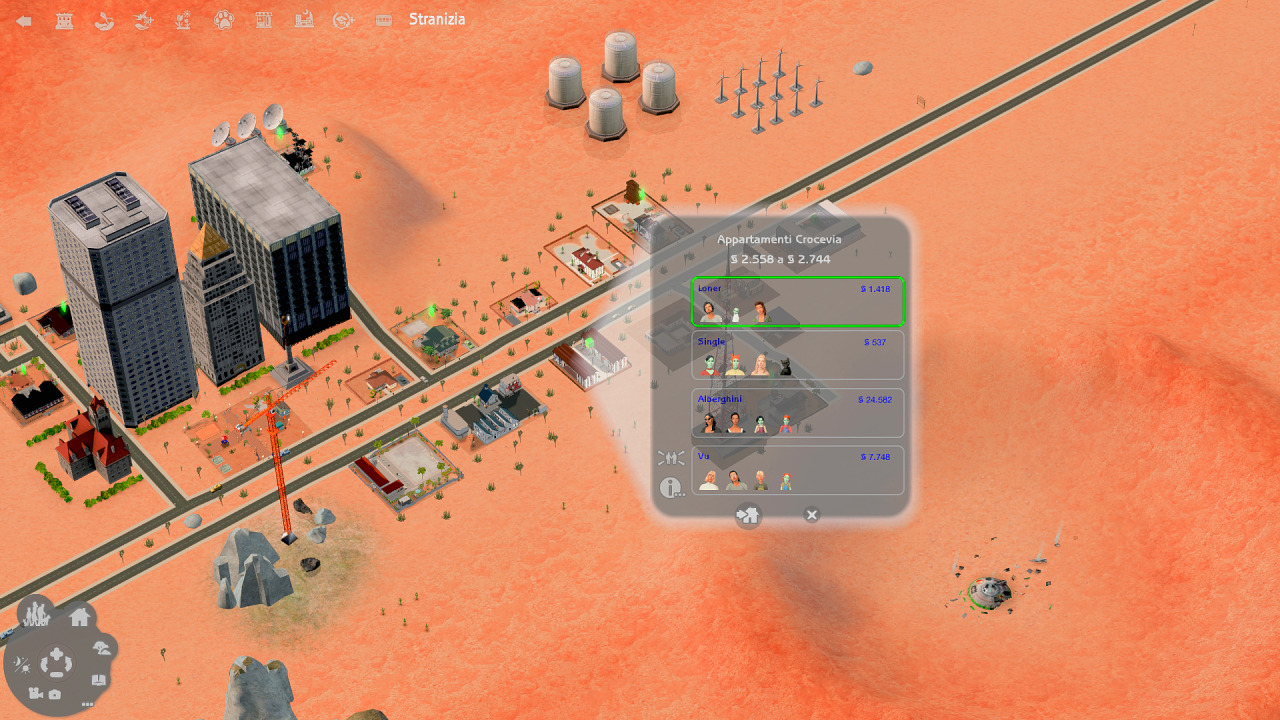Viewport: 1280px width, 720px height.
Task: Pick the Alberghini family row
Action: click(x=797, y=413)
